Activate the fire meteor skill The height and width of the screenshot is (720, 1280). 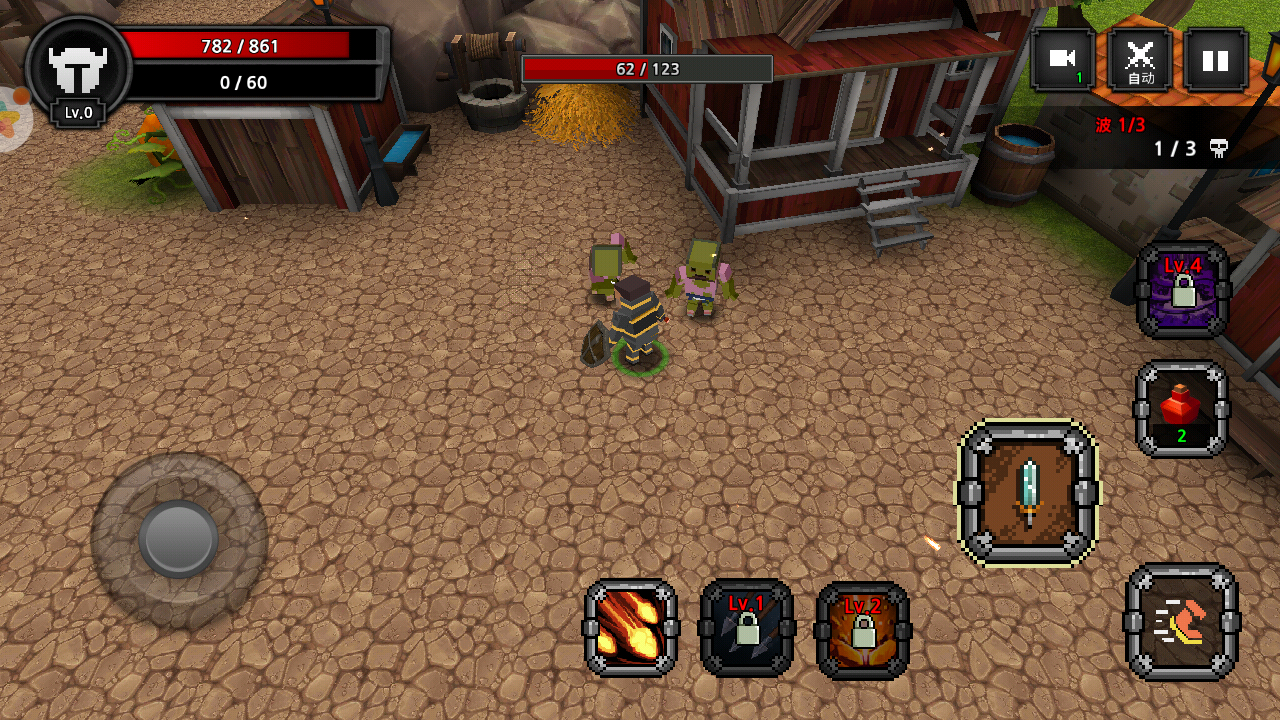point(631,628)
